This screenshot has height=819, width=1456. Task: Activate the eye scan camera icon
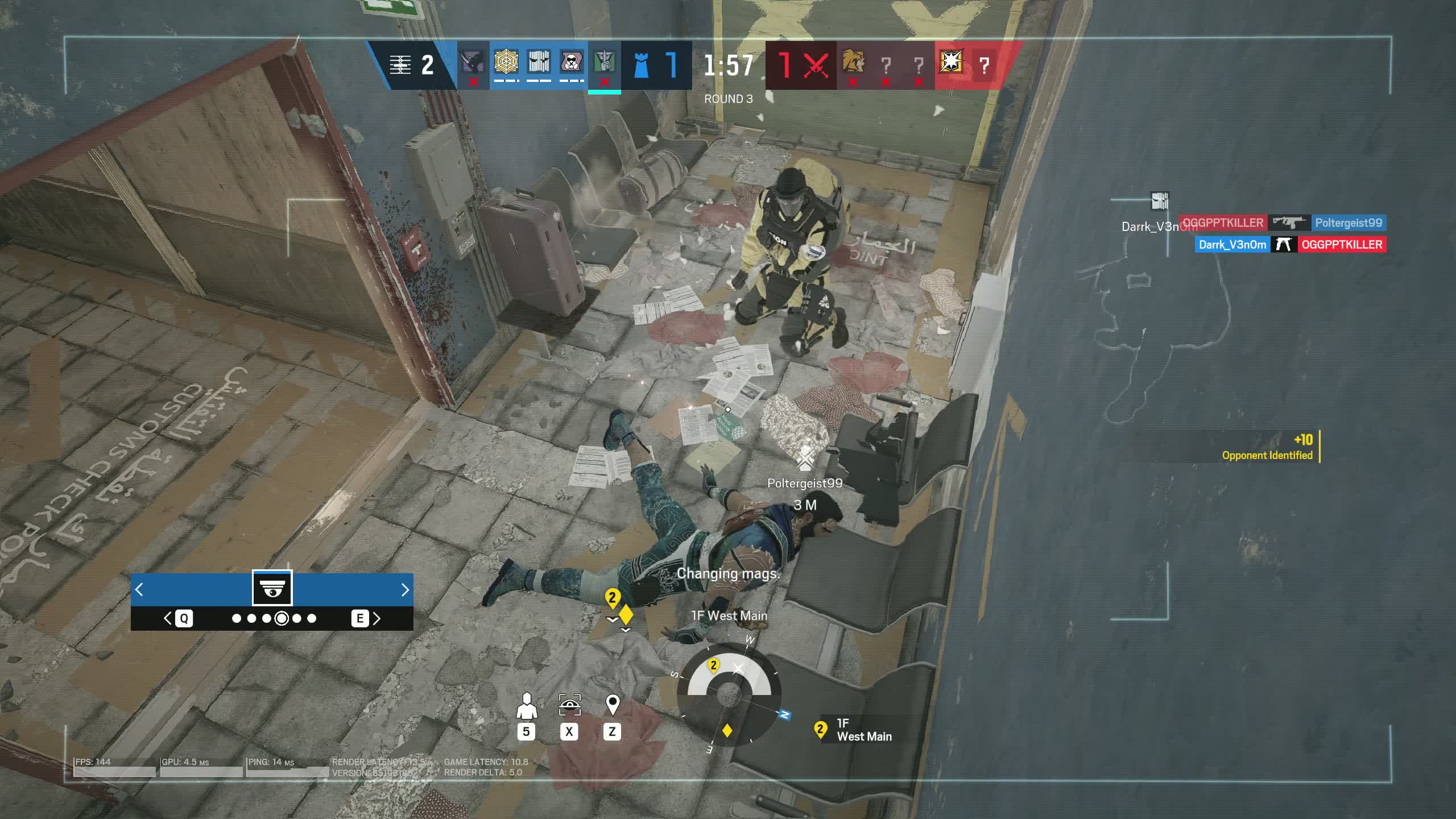click(x=569, y=705)
